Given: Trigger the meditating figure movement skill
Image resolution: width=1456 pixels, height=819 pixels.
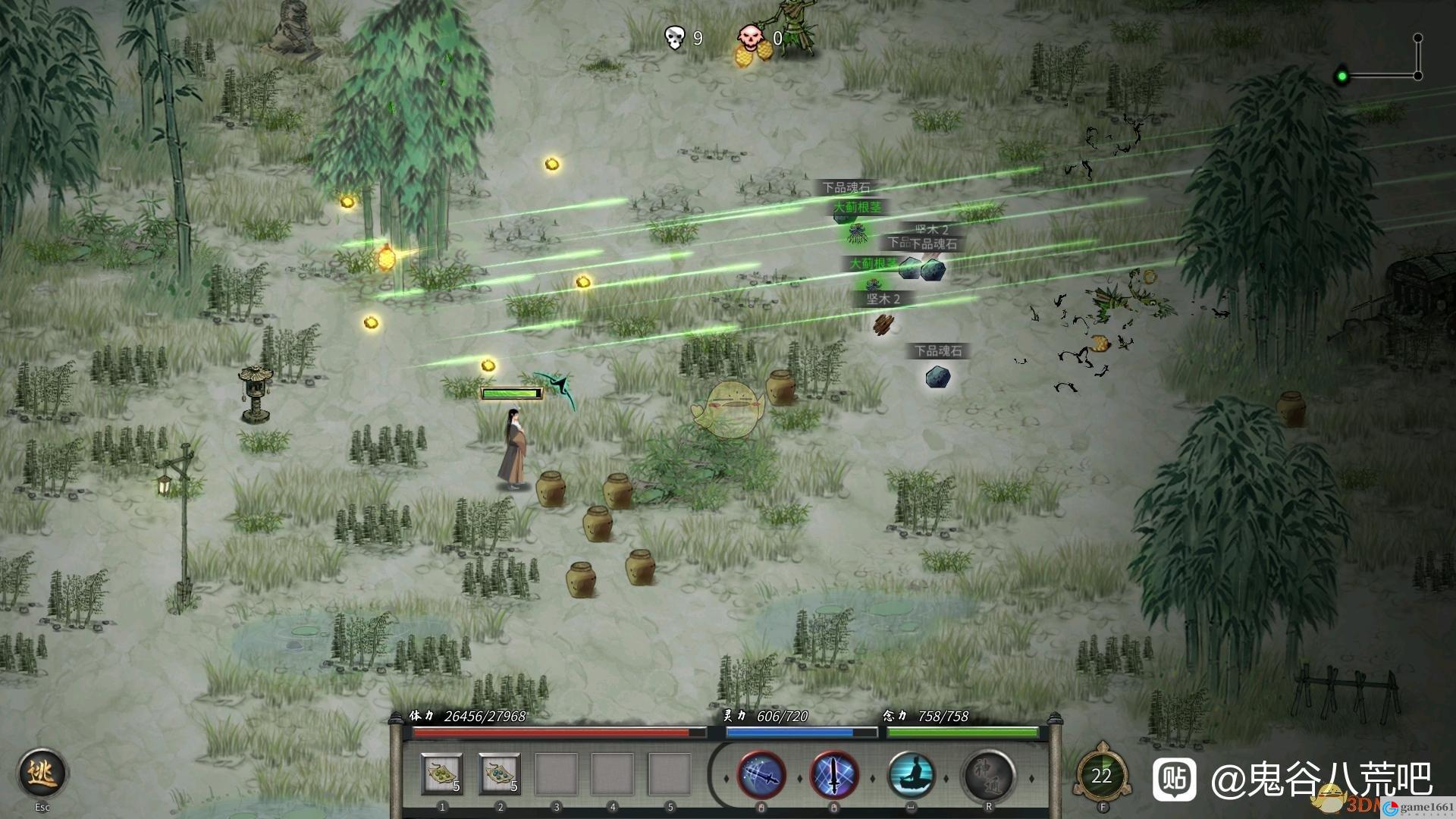Looking at the screenshot, I should (911, 775).
